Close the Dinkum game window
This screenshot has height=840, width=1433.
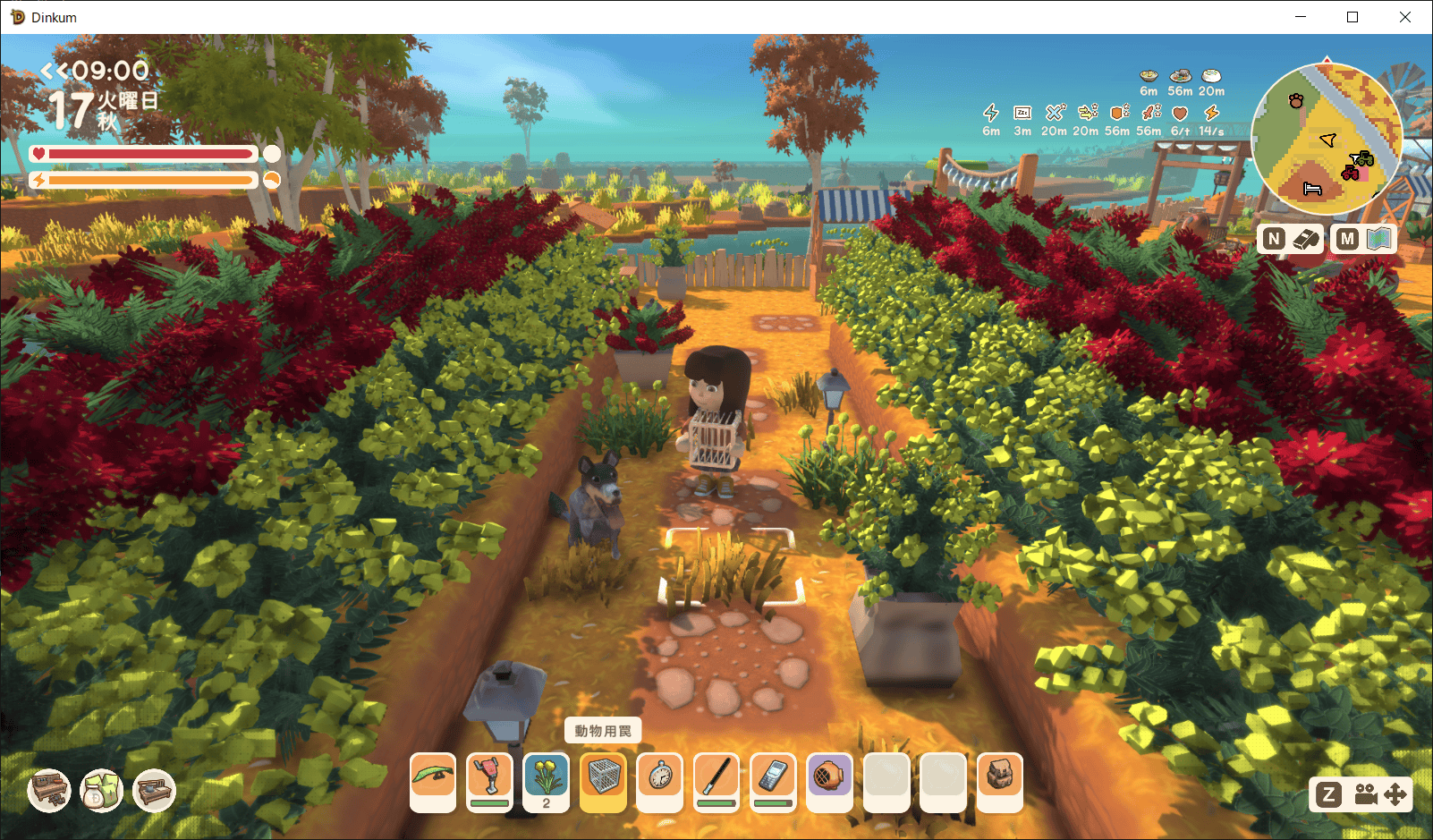1404,17
